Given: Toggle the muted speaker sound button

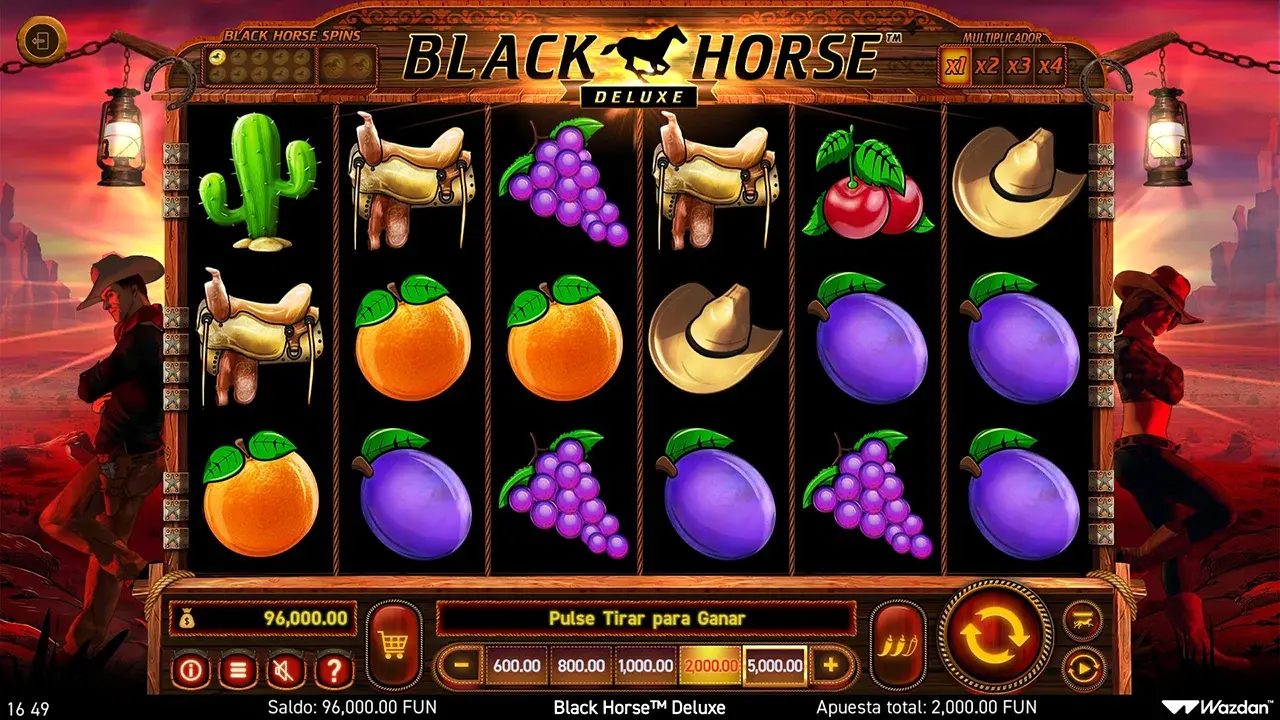Looking at the screenshot, I should click(x=286, y=670).
